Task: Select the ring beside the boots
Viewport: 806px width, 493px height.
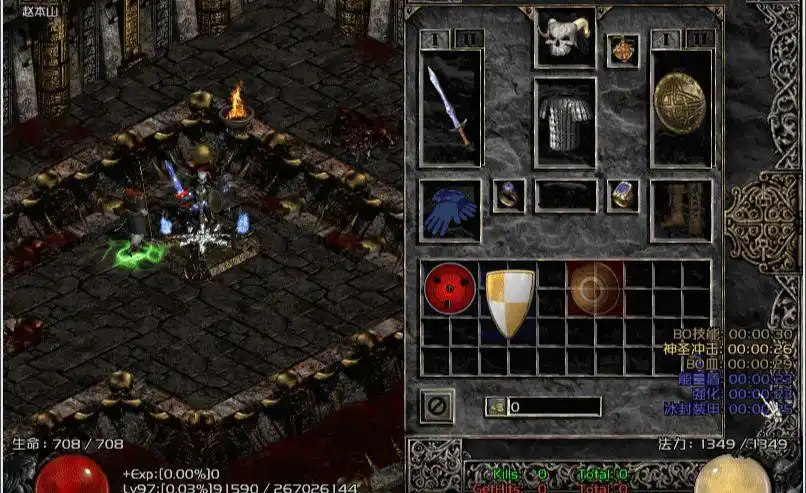Action: 622,195
